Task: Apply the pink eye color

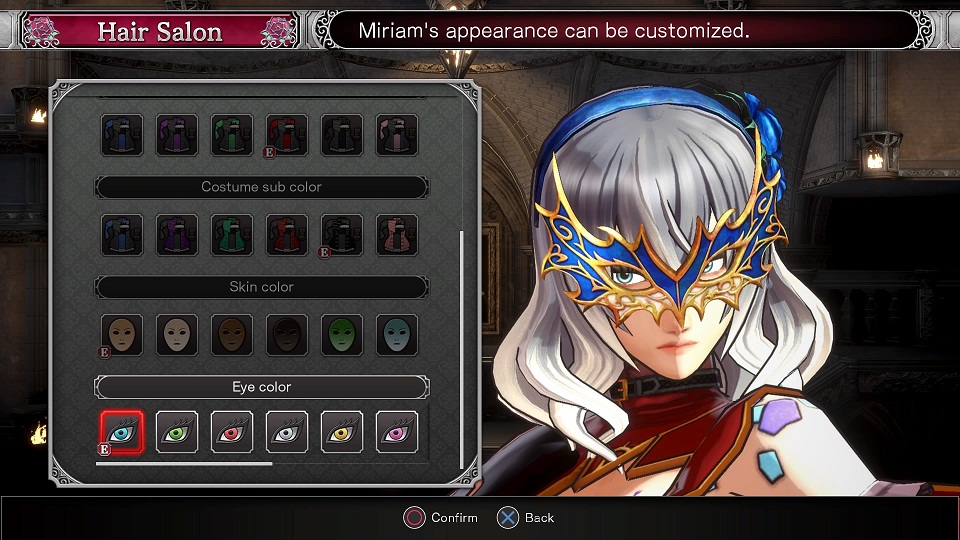Action: coord(397,431)
